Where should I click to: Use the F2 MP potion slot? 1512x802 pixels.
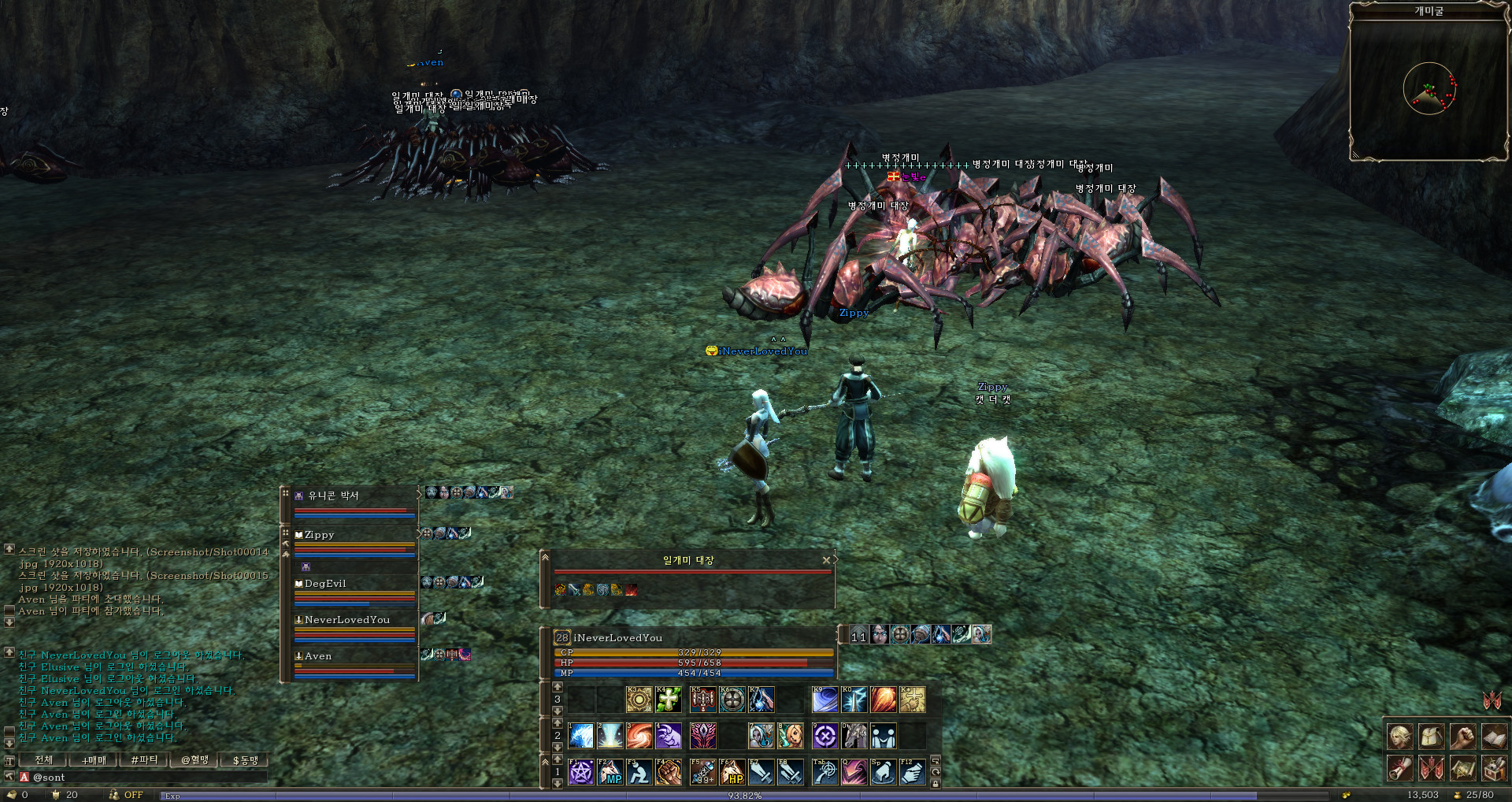click(610, 772)
